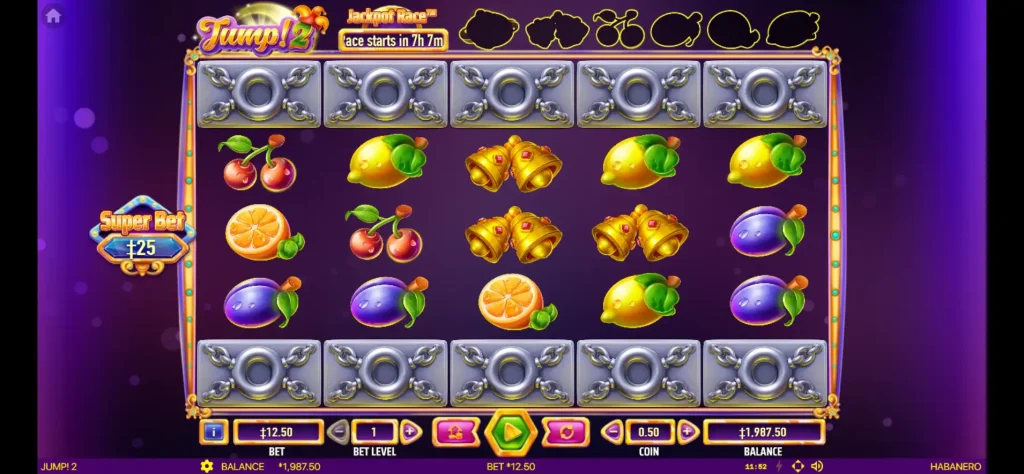Go to the home screen
Viewport: 1024px width, 474px height.
coord(53,15)
